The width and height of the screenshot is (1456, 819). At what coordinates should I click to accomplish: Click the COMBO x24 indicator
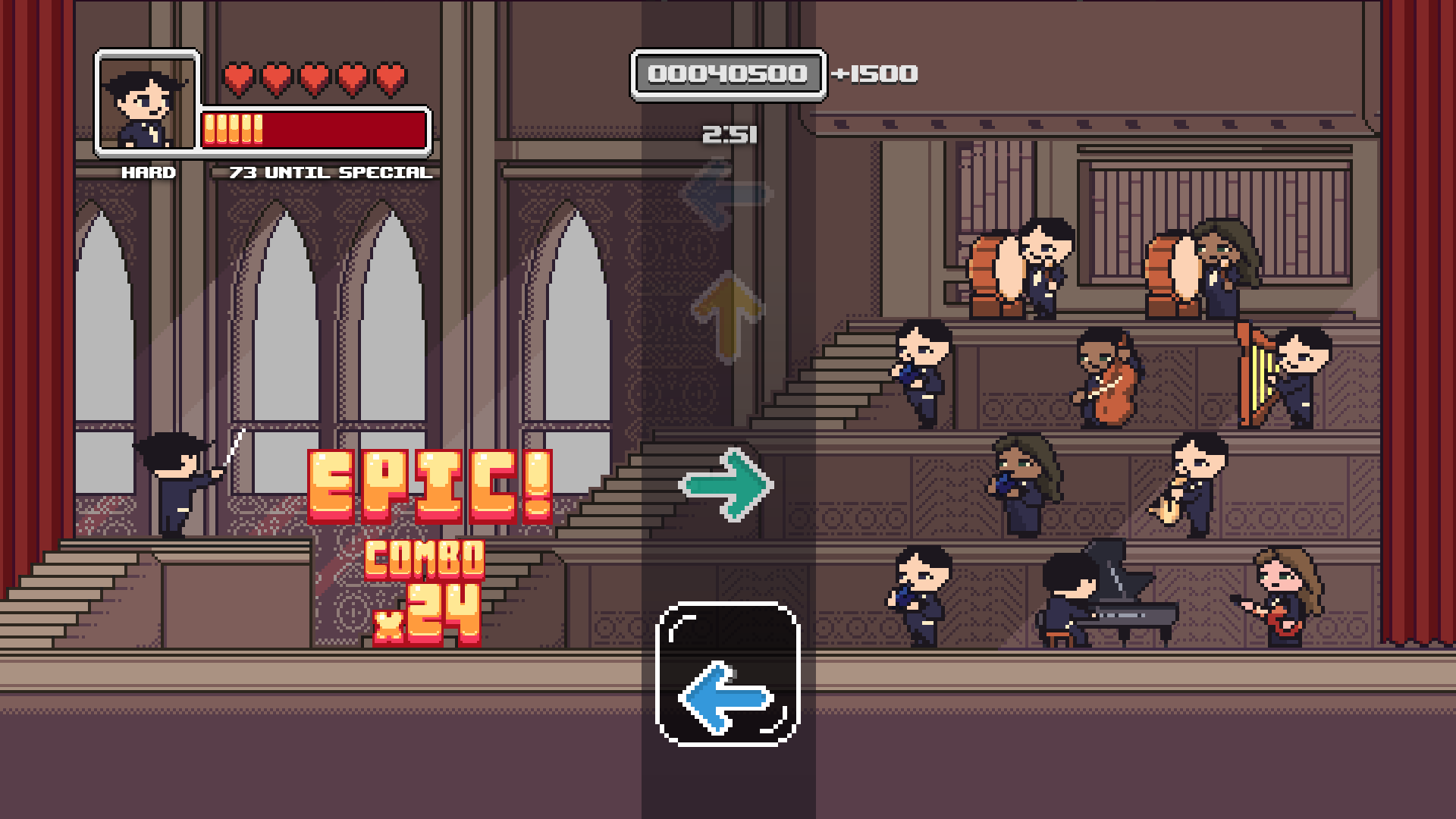click(423, 591)
